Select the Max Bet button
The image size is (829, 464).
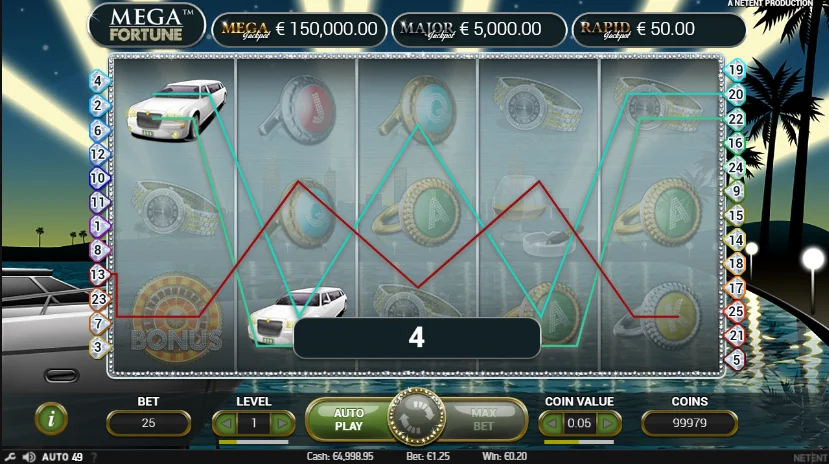click(x=484, y=419)
